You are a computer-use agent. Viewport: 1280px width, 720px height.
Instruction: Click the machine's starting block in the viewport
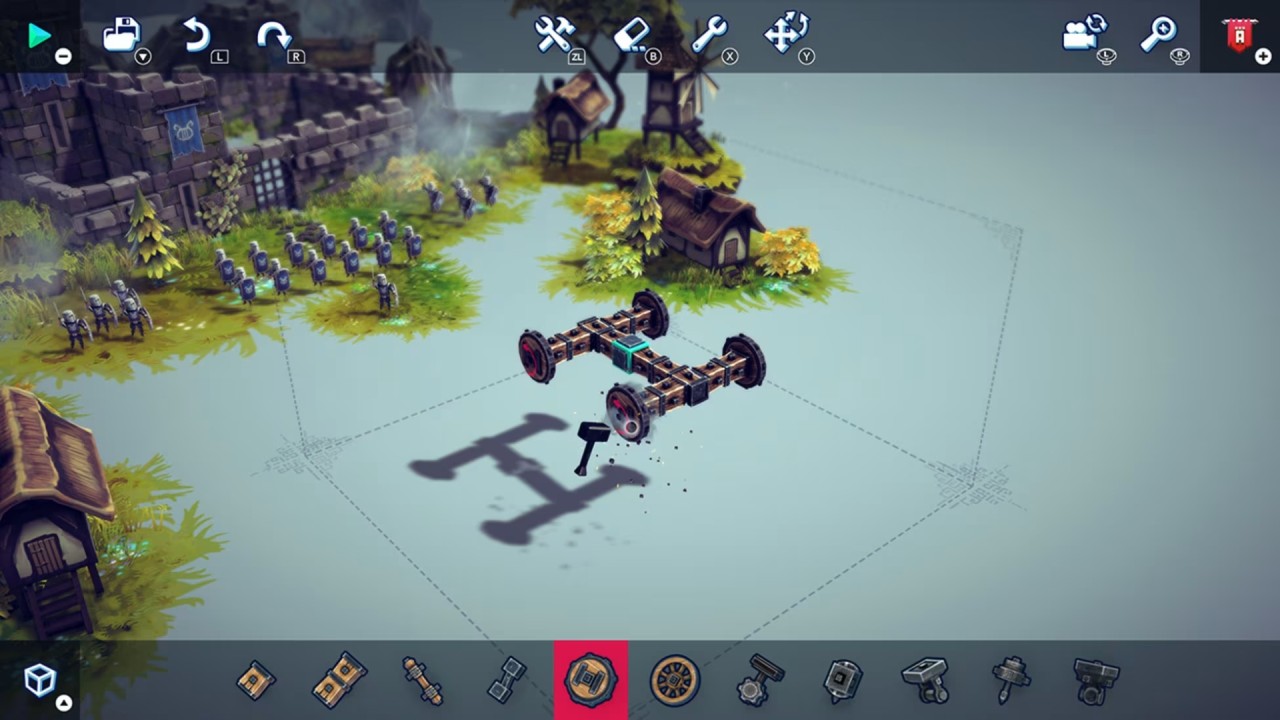[x=628, y=355]
